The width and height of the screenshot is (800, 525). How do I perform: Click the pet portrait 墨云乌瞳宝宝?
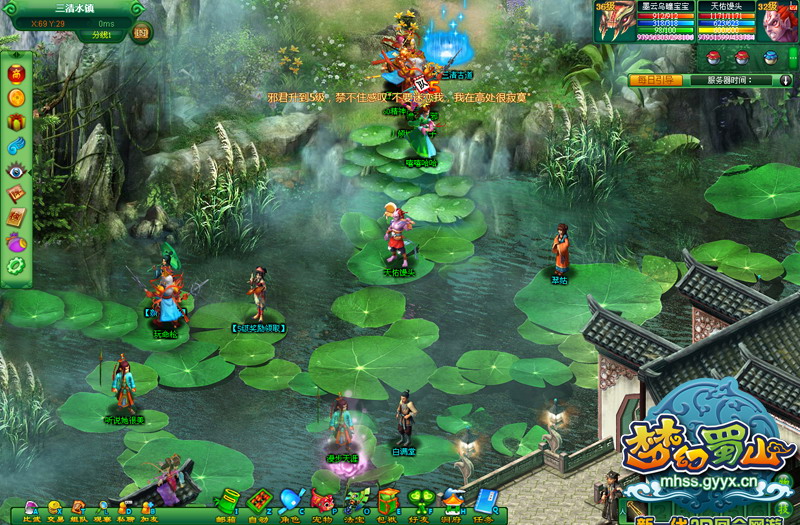pyautogui.click(x=615, y=20)
